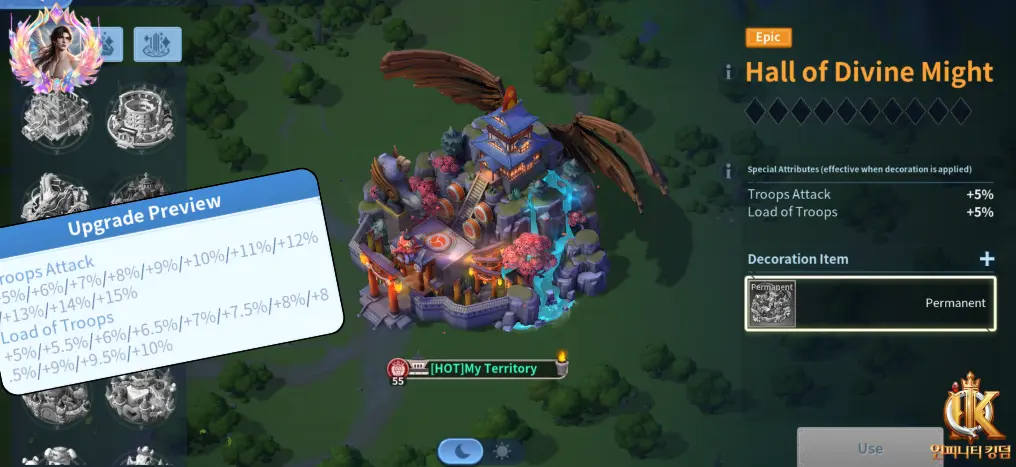Select the Permanent decoration item
The image size is (1016, 467).
coord(871,303)
